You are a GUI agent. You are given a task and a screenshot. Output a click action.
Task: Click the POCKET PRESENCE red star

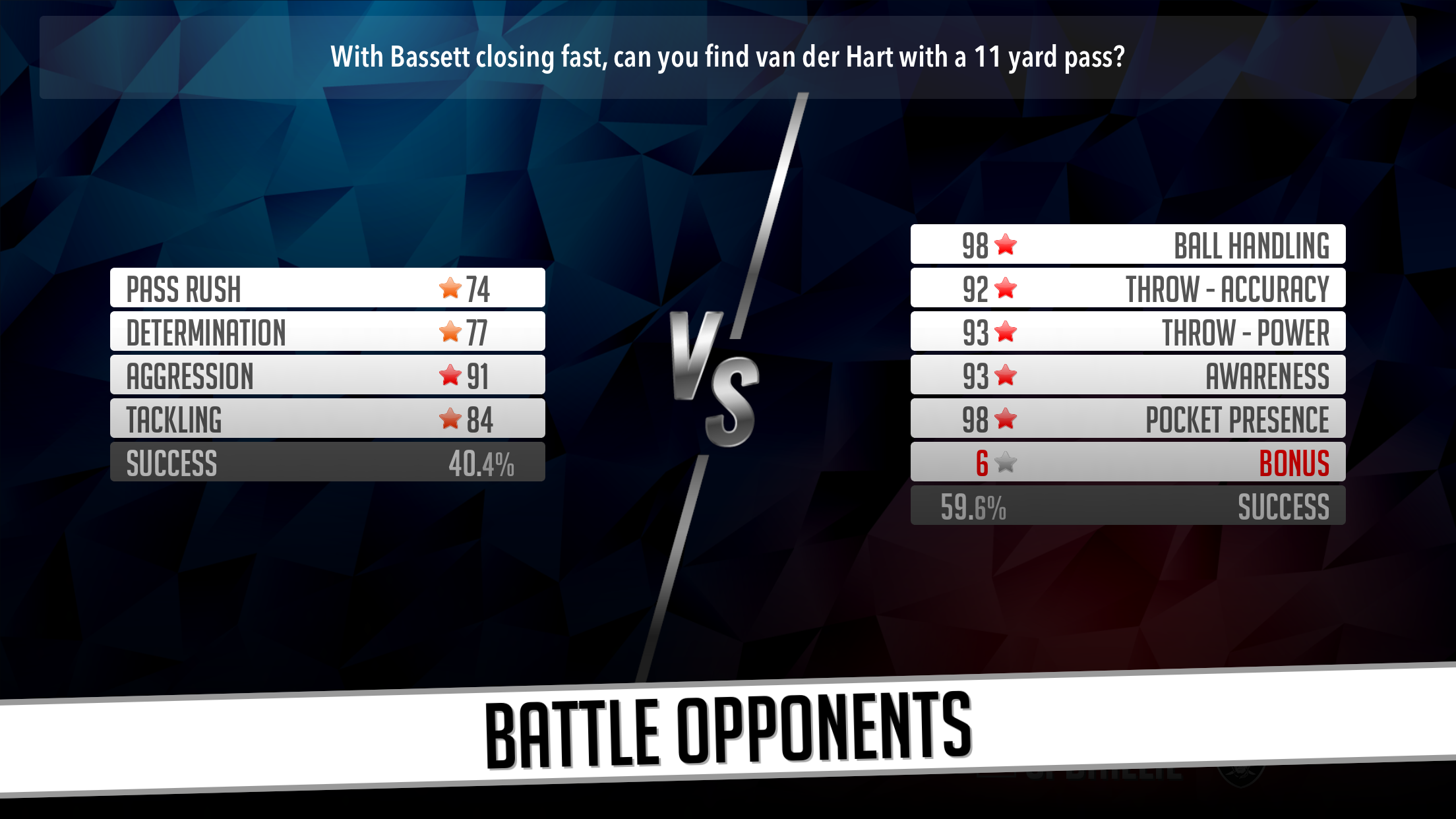click(x=1005, y=417)
